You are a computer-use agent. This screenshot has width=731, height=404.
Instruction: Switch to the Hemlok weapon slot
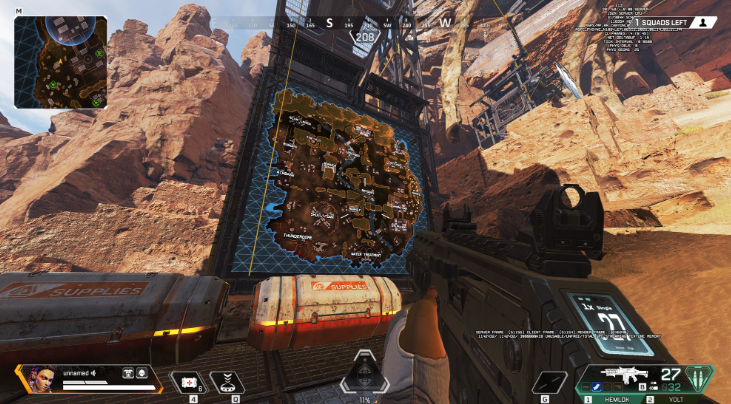(x=614, y=398)
